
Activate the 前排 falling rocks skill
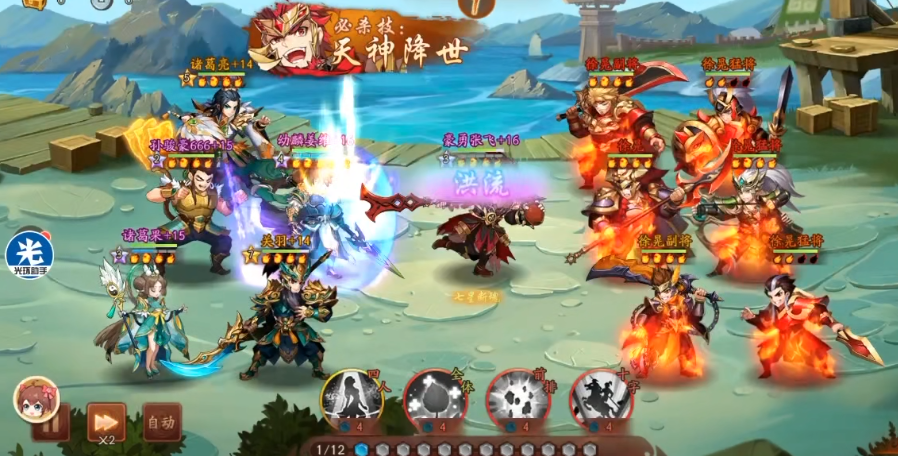(517, 399)
